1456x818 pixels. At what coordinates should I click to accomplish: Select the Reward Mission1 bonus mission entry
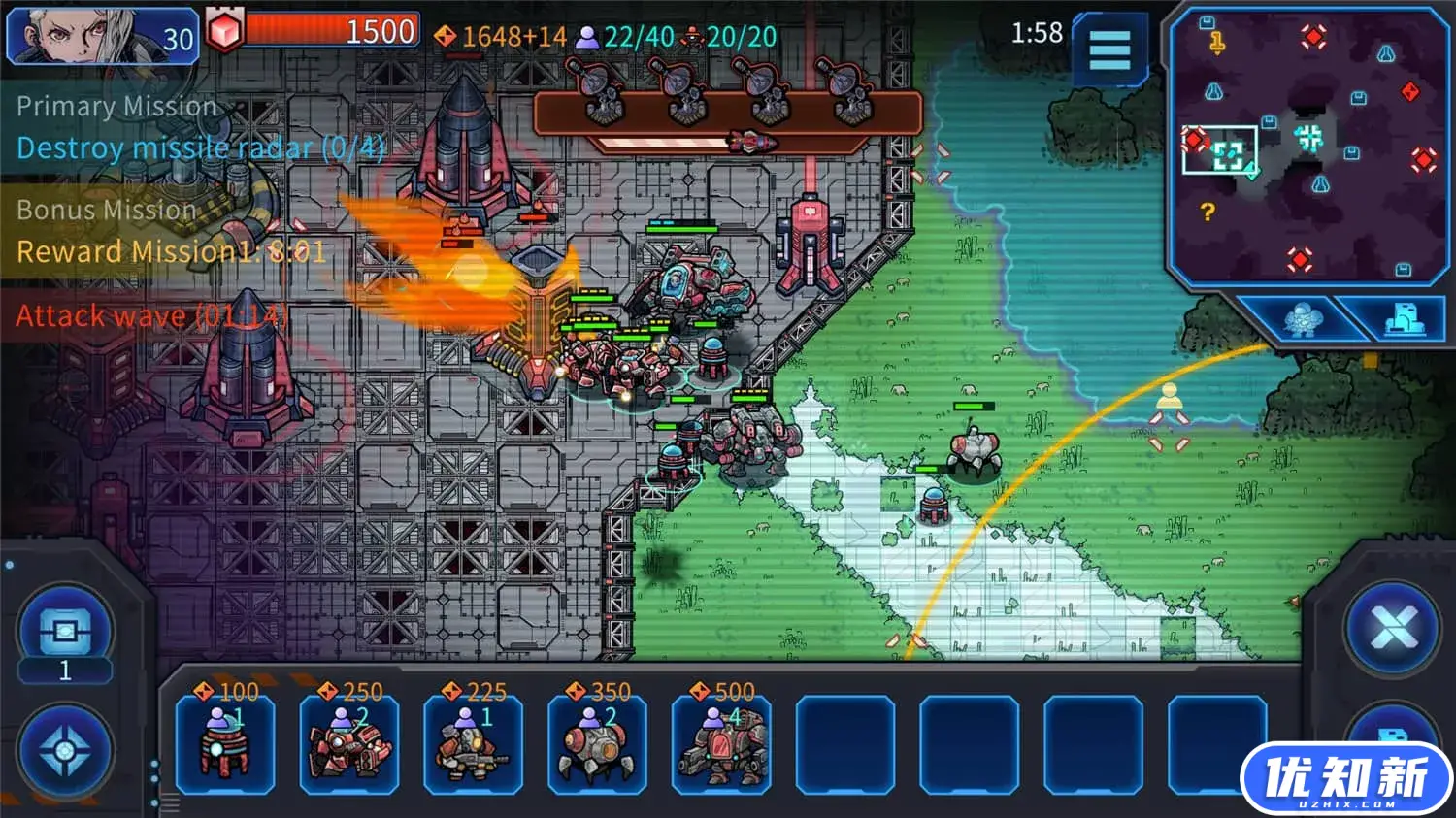coord(171,252)
